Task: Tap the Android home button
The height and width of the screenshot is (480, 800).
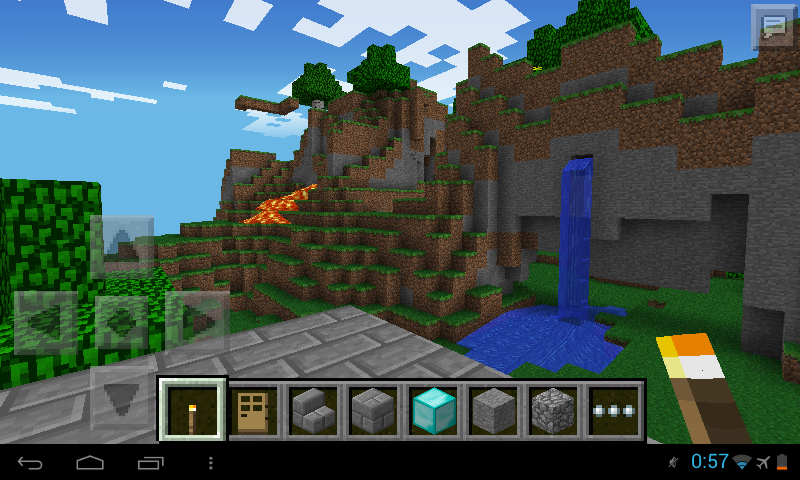Action: click(x=91, y=463)
